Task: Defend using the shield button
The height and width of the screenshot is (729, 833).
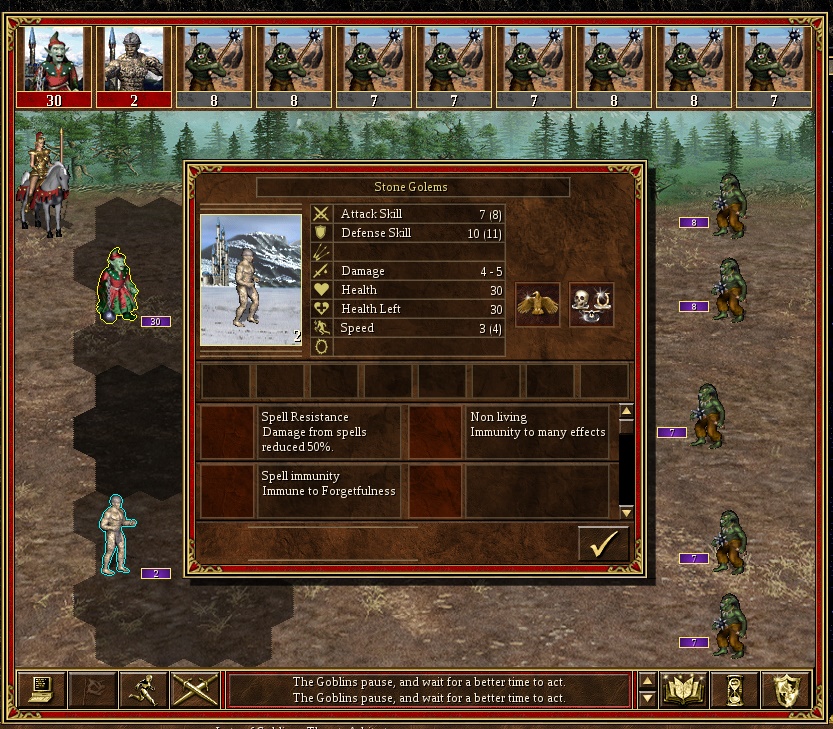Action: click(785, 689)
